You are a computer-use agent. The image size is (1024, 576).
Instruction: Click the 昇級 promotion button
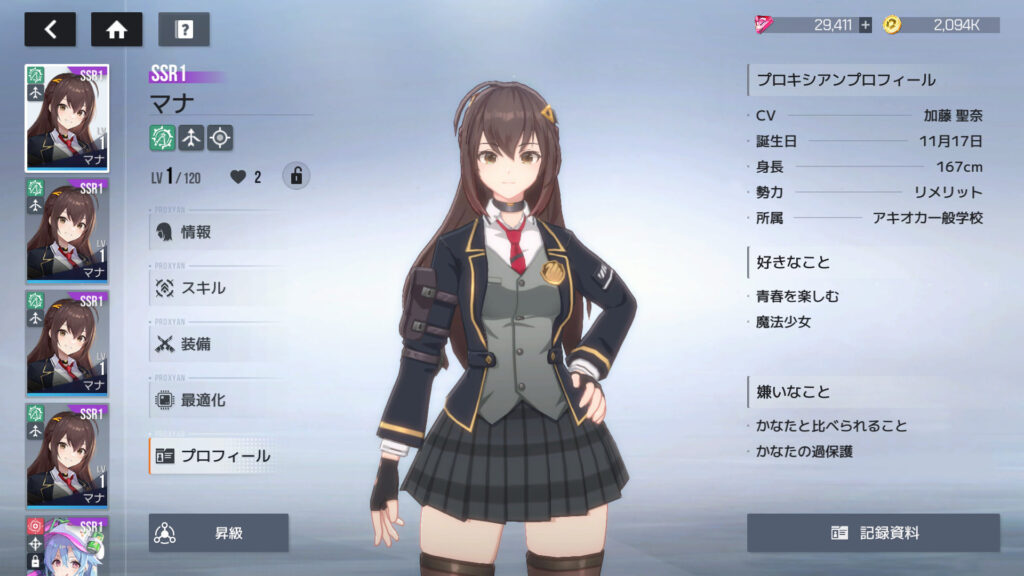pyautogui.click(x=219, y=533)
